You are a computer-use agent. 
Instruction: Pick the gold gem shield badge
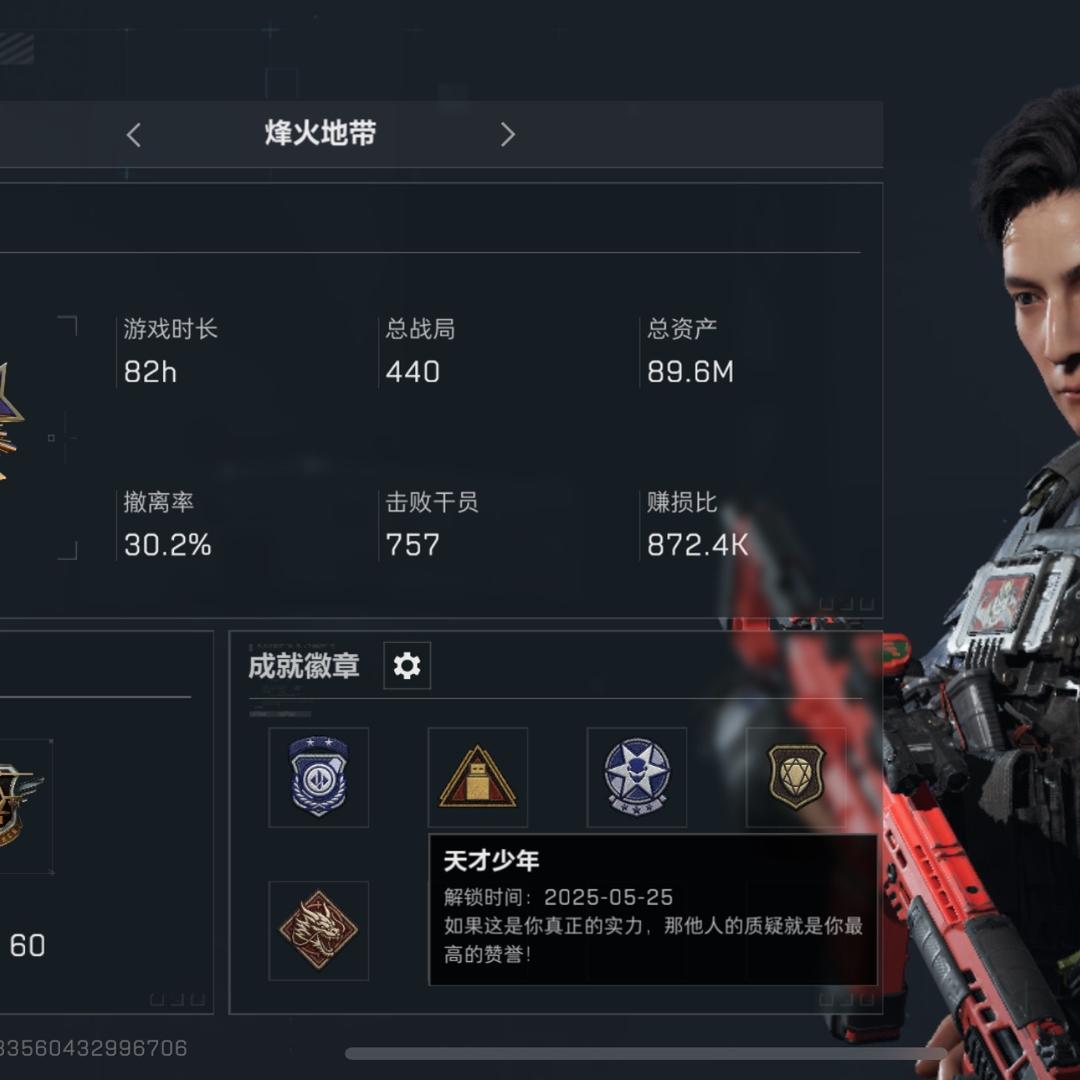point(795,777)
